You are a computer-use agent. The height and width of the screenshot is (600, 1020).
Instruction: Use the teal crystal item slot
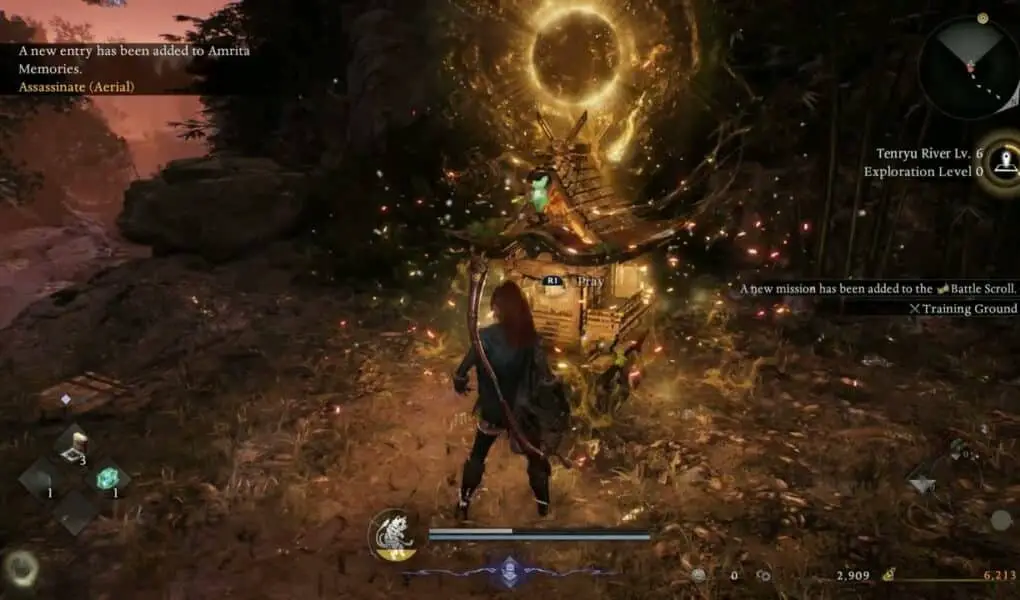[106, 479]
